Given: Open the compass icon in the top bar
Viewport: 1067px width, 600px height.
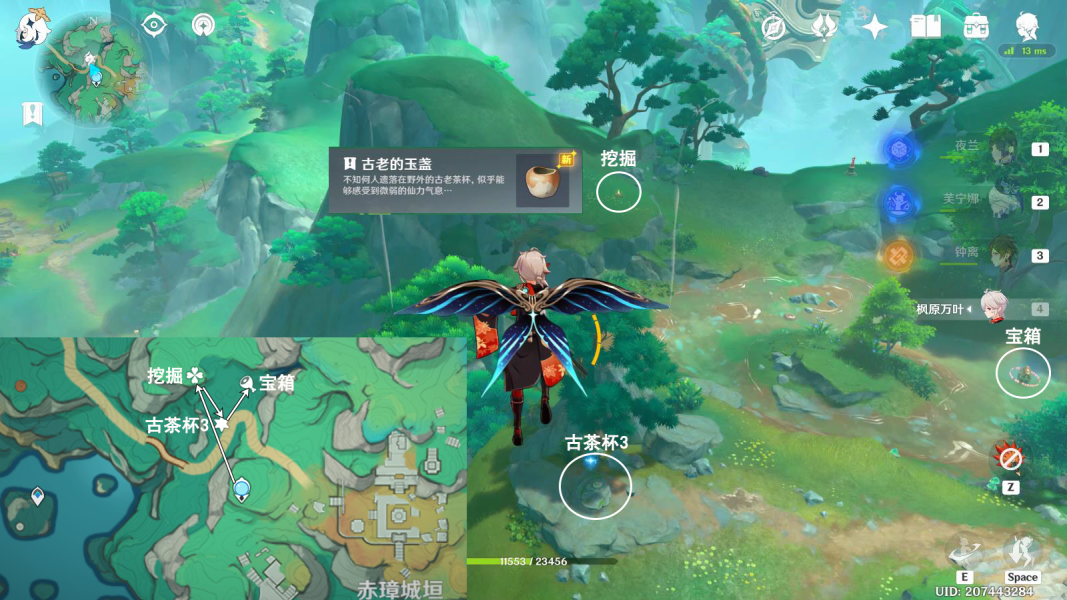Looking at the screenshot, I should point(772,27).
